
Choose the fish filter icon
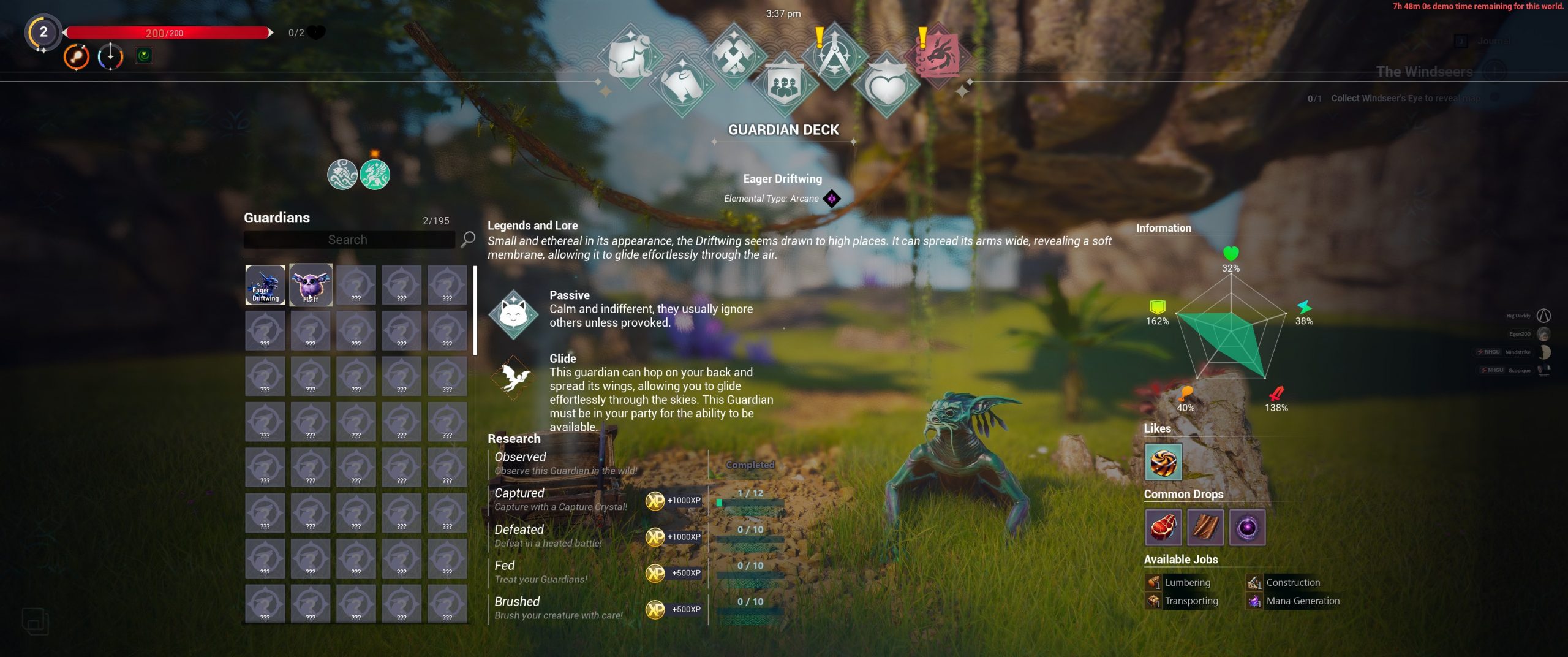pos(342,175)
